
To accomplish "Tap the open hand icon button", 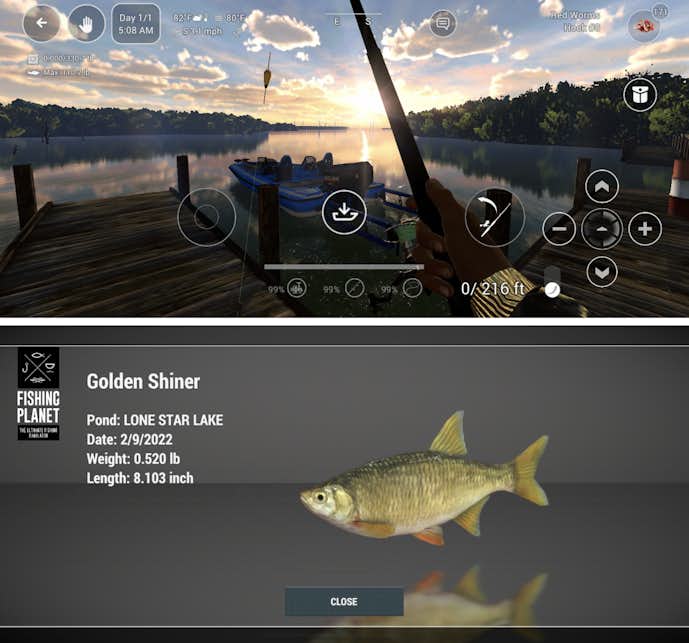I will pos(86,22).
